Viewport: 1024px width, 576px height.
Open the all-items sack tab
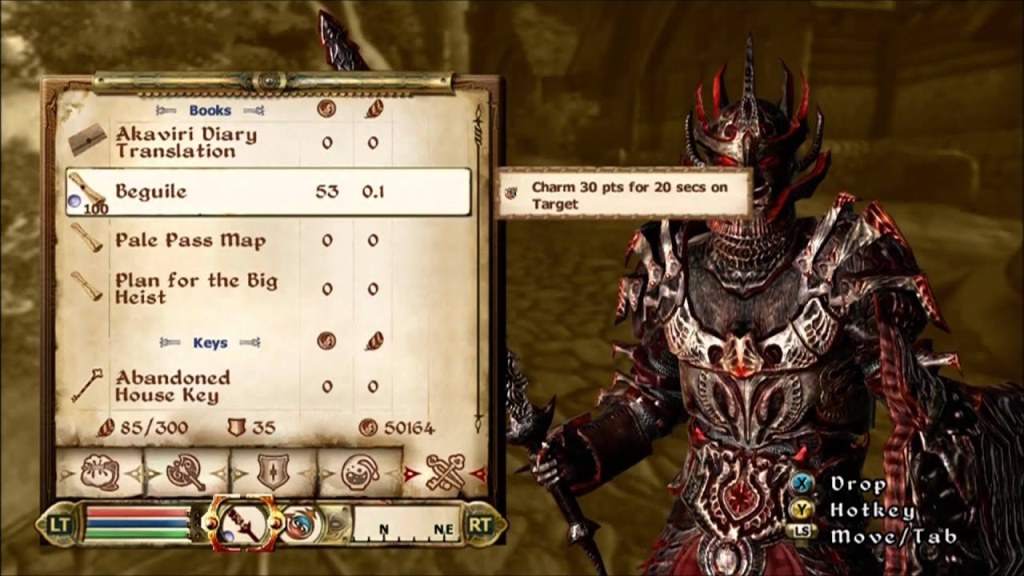tap(99, 470)
